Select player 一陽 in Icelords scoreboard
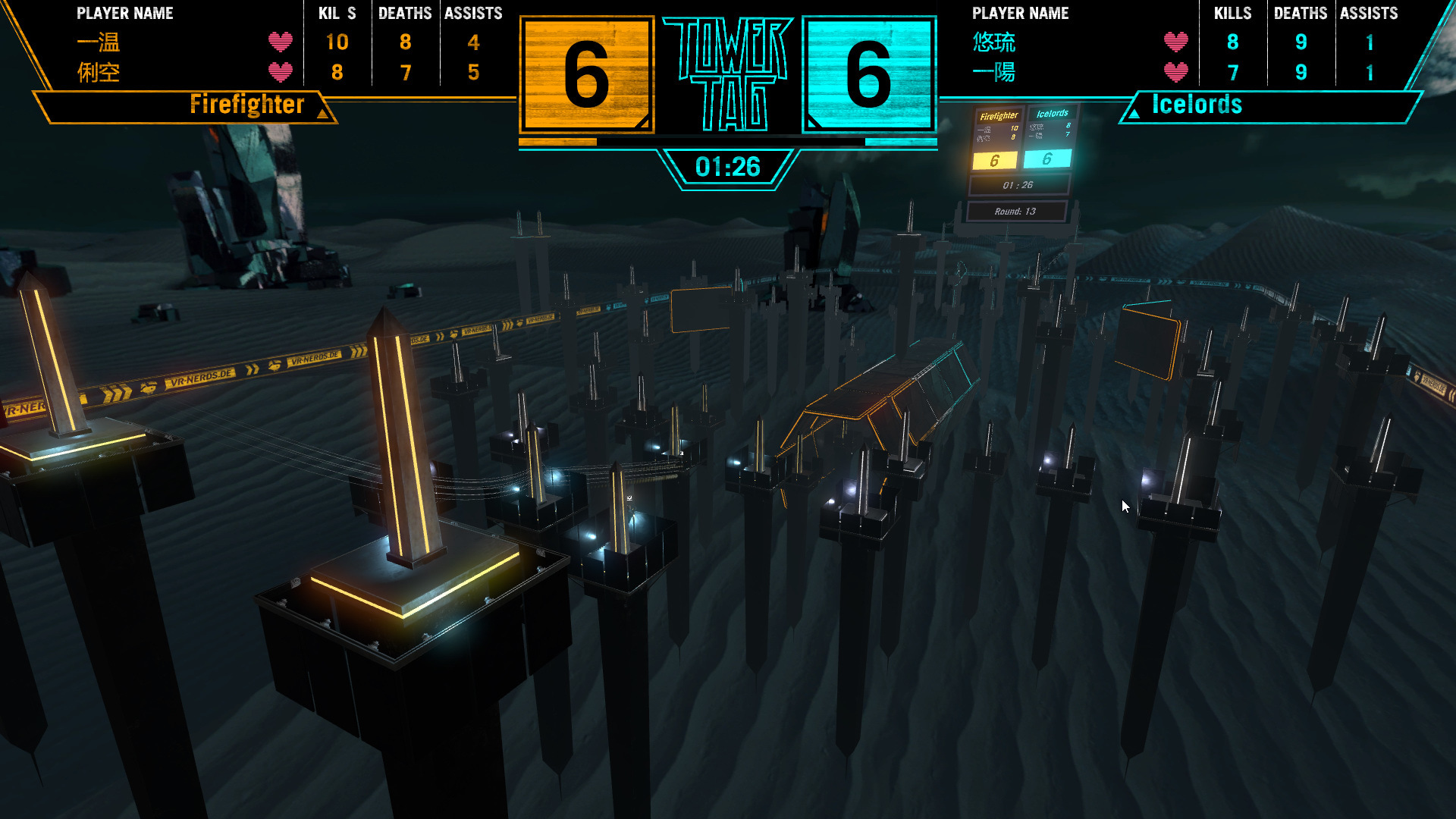This screenshot has width=1456, height=819. point(993,73)
